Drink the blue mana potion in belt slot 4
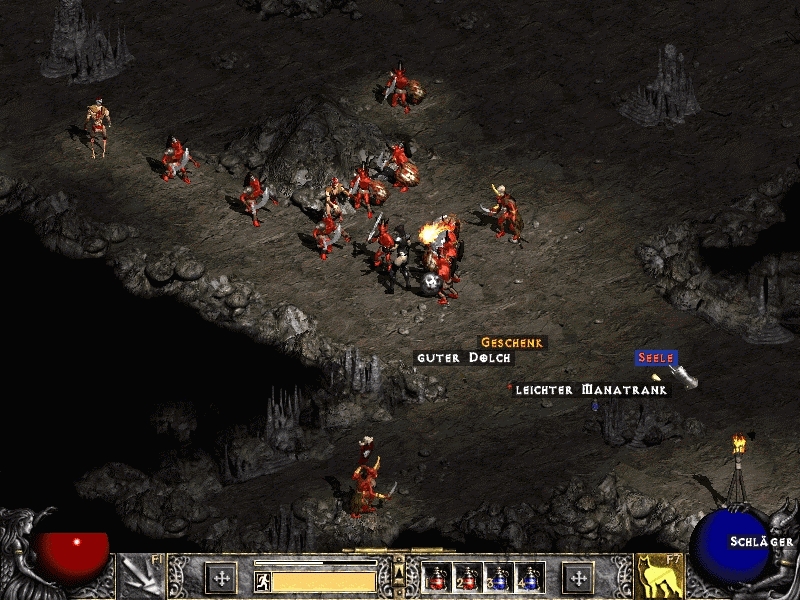This screenshot has height=600, width=800. pos(529,578)
